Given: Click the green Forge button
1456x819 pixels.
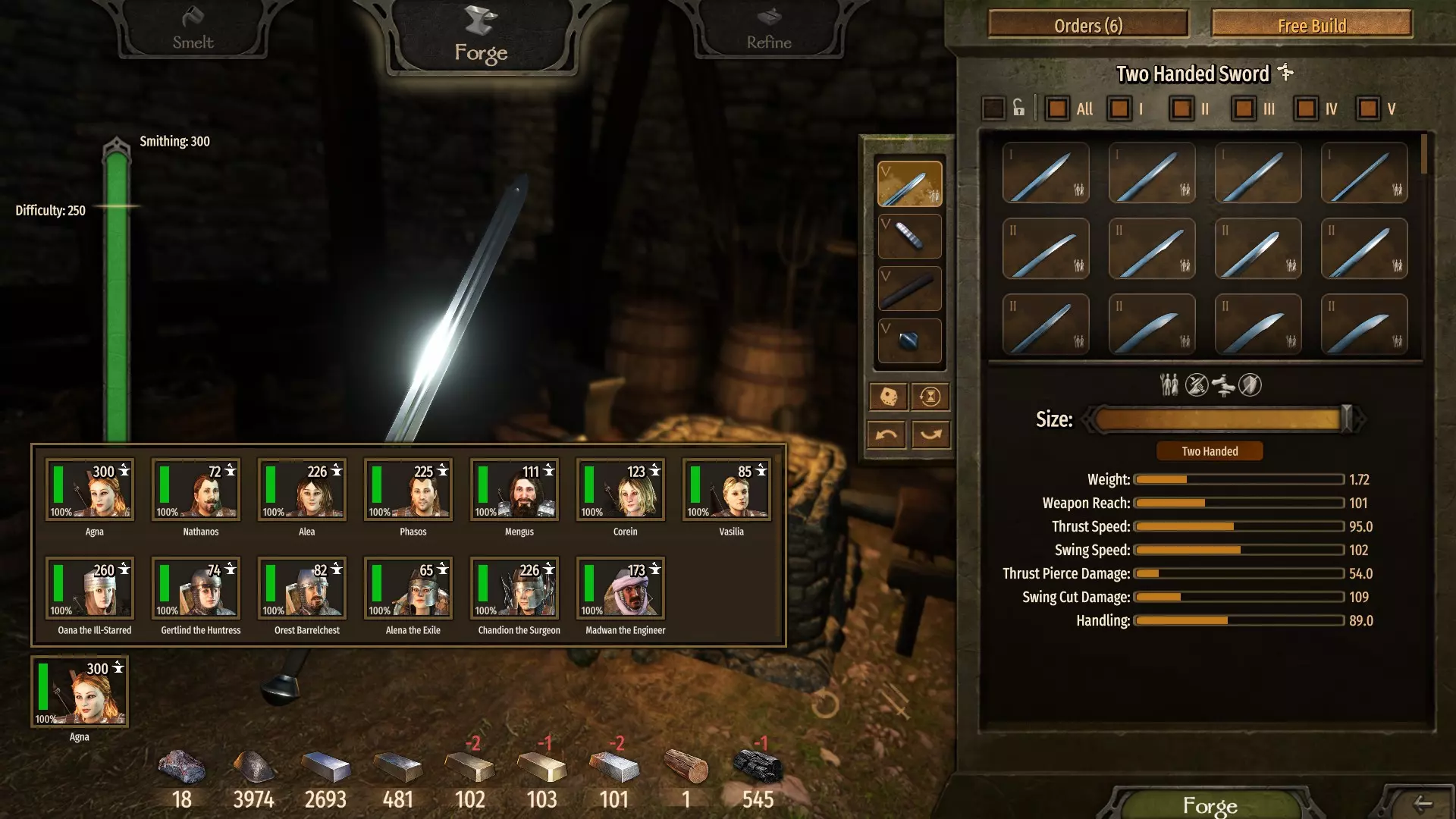Looking at the screenshot, I should coord(1210,804).
